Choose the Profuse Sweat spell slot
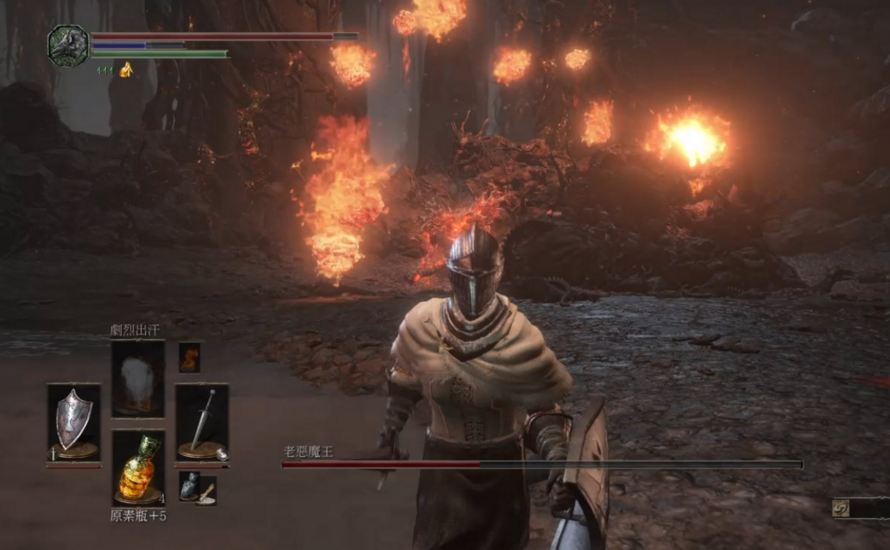This screenshot has width=890, height=550. click(138, 377)
